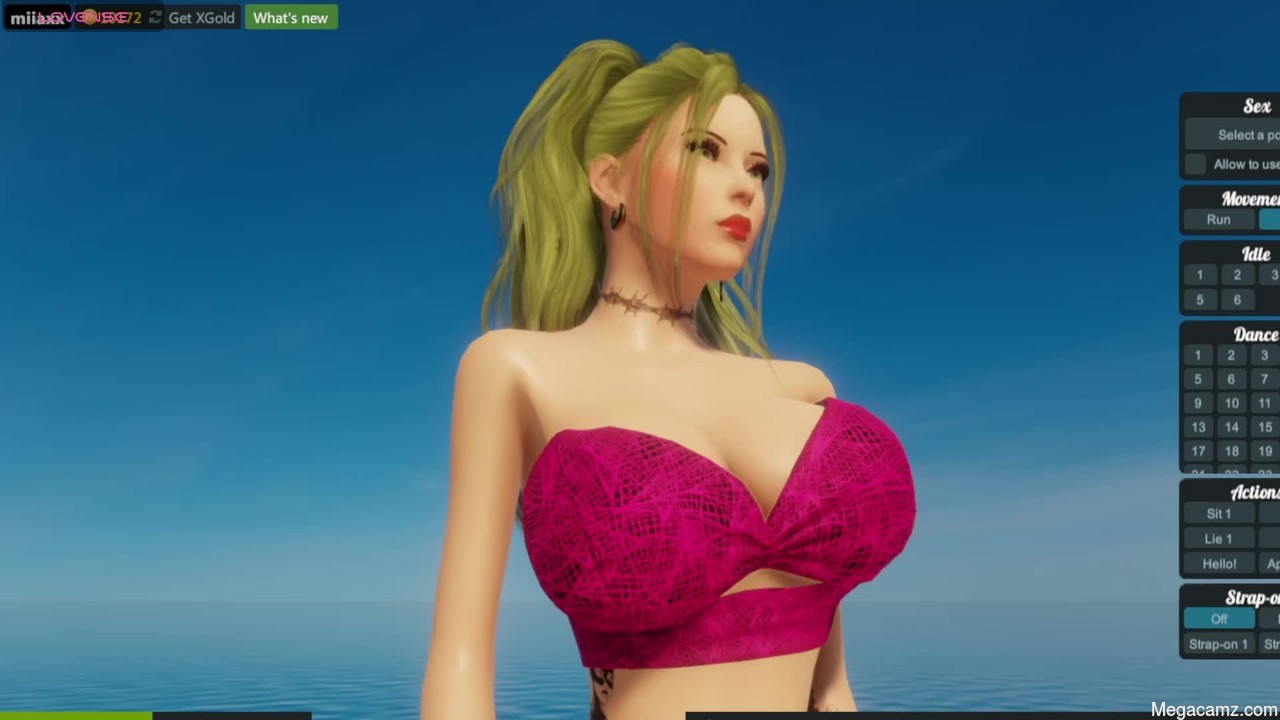This screenshot has width=1280, height=720.
Task: Enable the Allow to use checkbox in Sex panel
Action: [x=1195, y=164]
